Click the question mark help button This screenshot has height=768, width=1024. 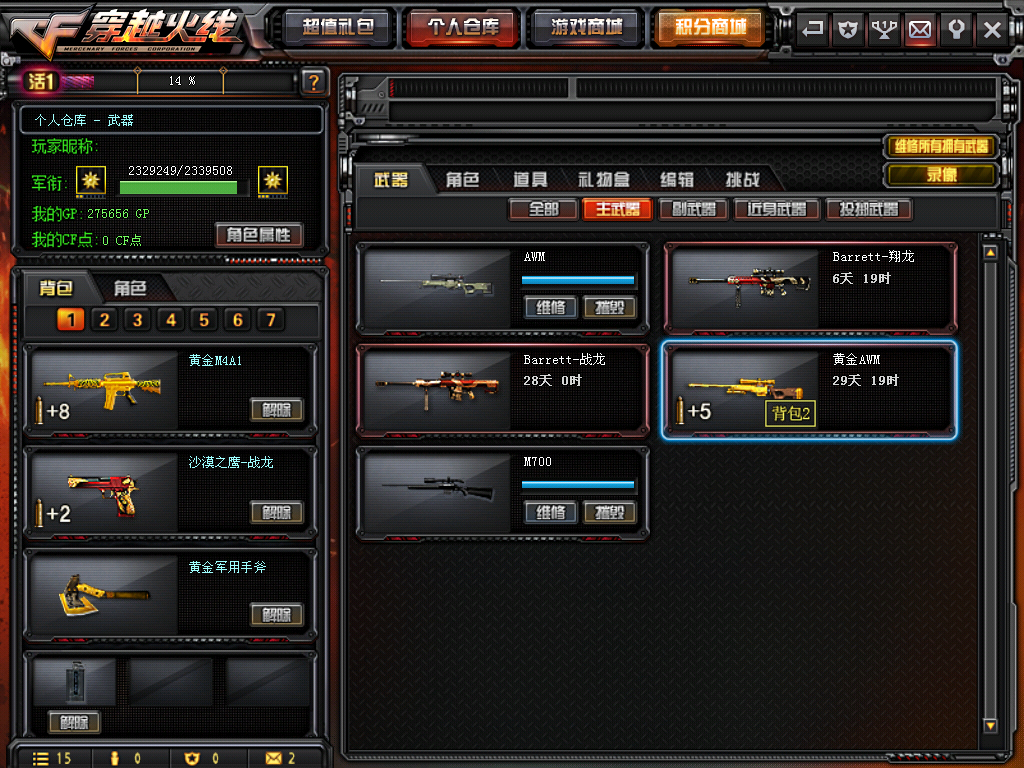(314, 82)
